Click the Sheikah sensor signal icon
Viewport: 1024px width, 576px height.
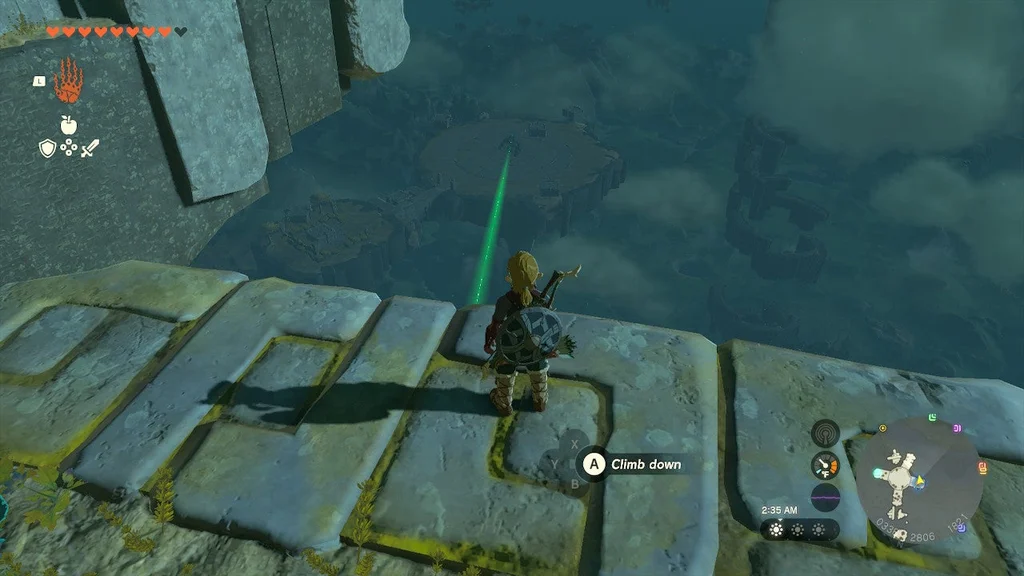click(x=825, y=432)
